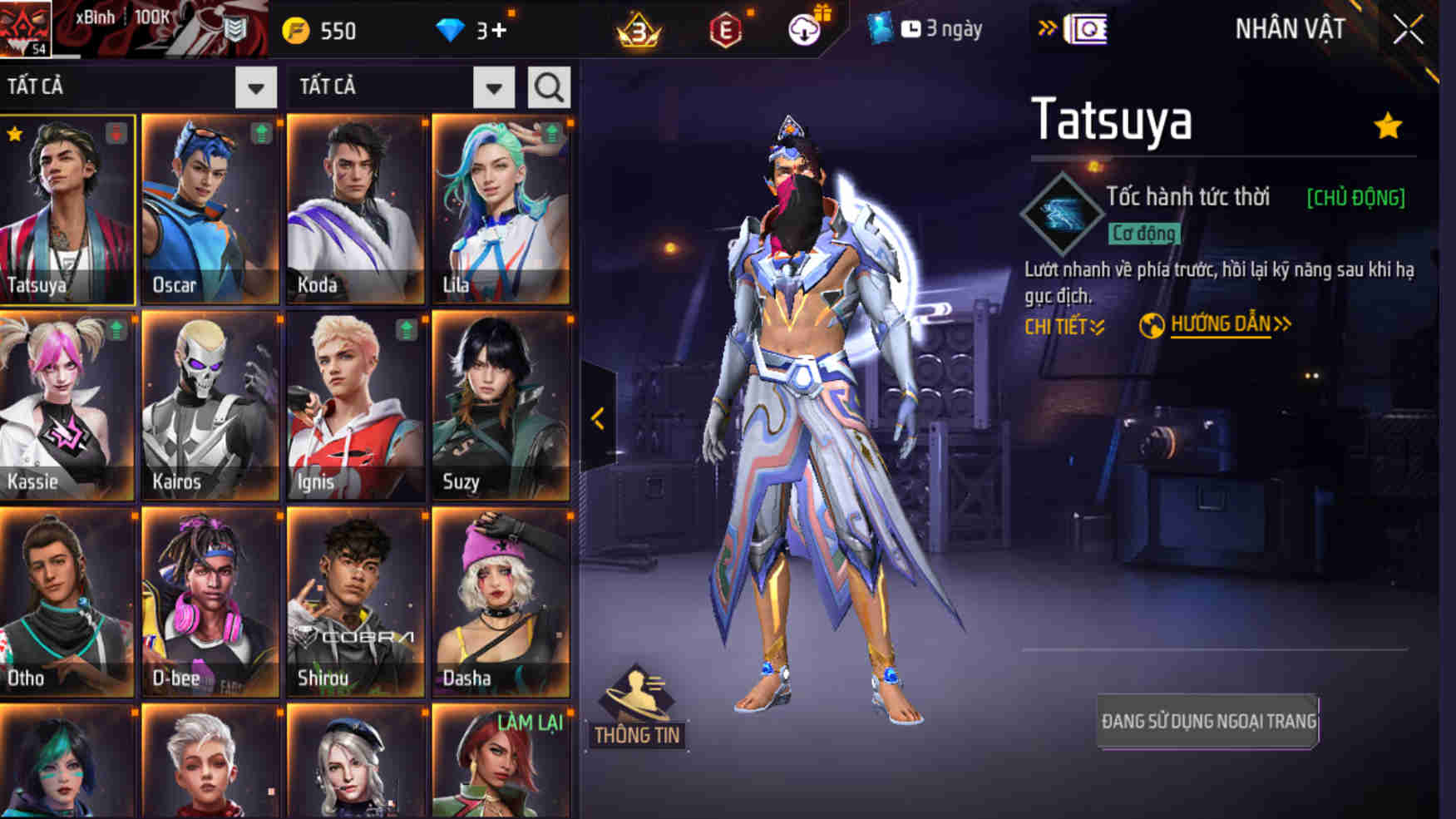
Task: Choose the Koda character card
Action: (x=356, y=210)
